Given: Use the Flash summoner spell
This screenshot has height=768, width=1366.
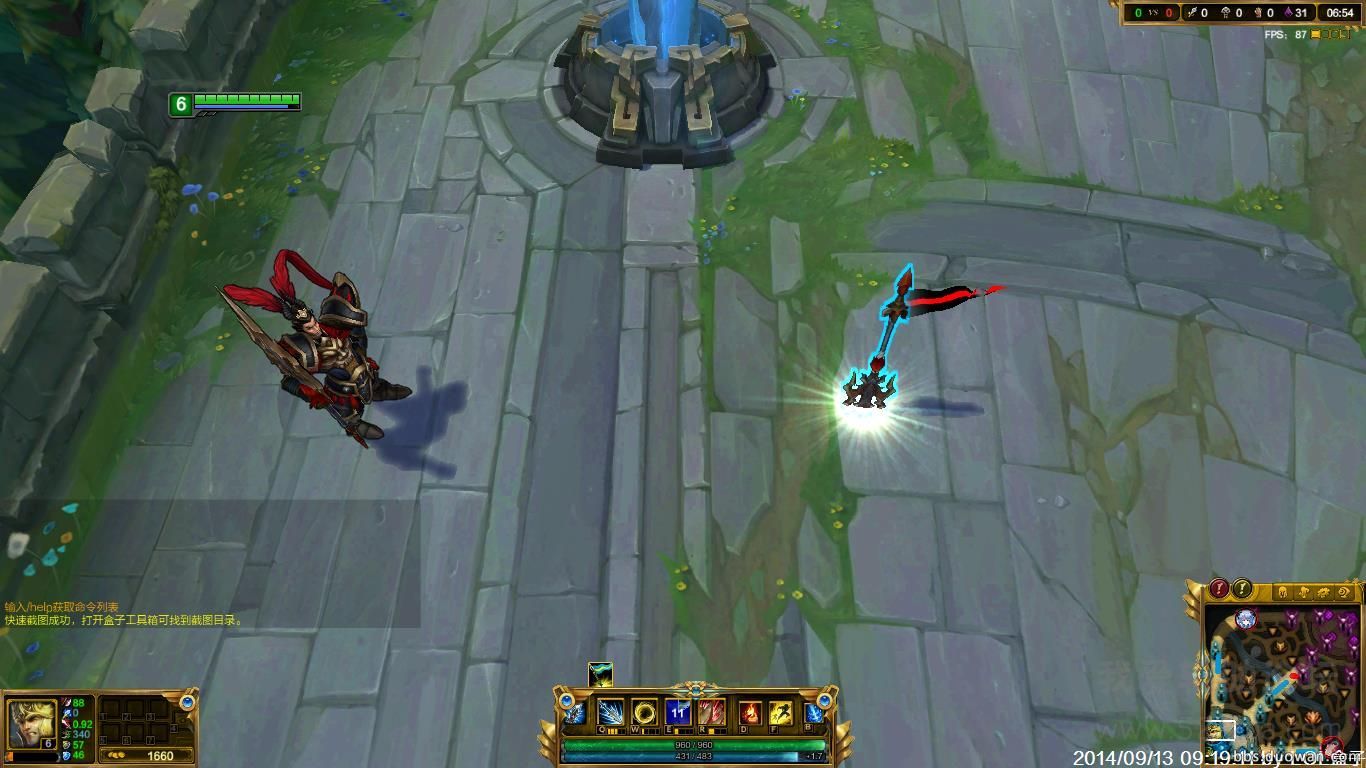Looking at the screenshot, I should tap(780, 713).
